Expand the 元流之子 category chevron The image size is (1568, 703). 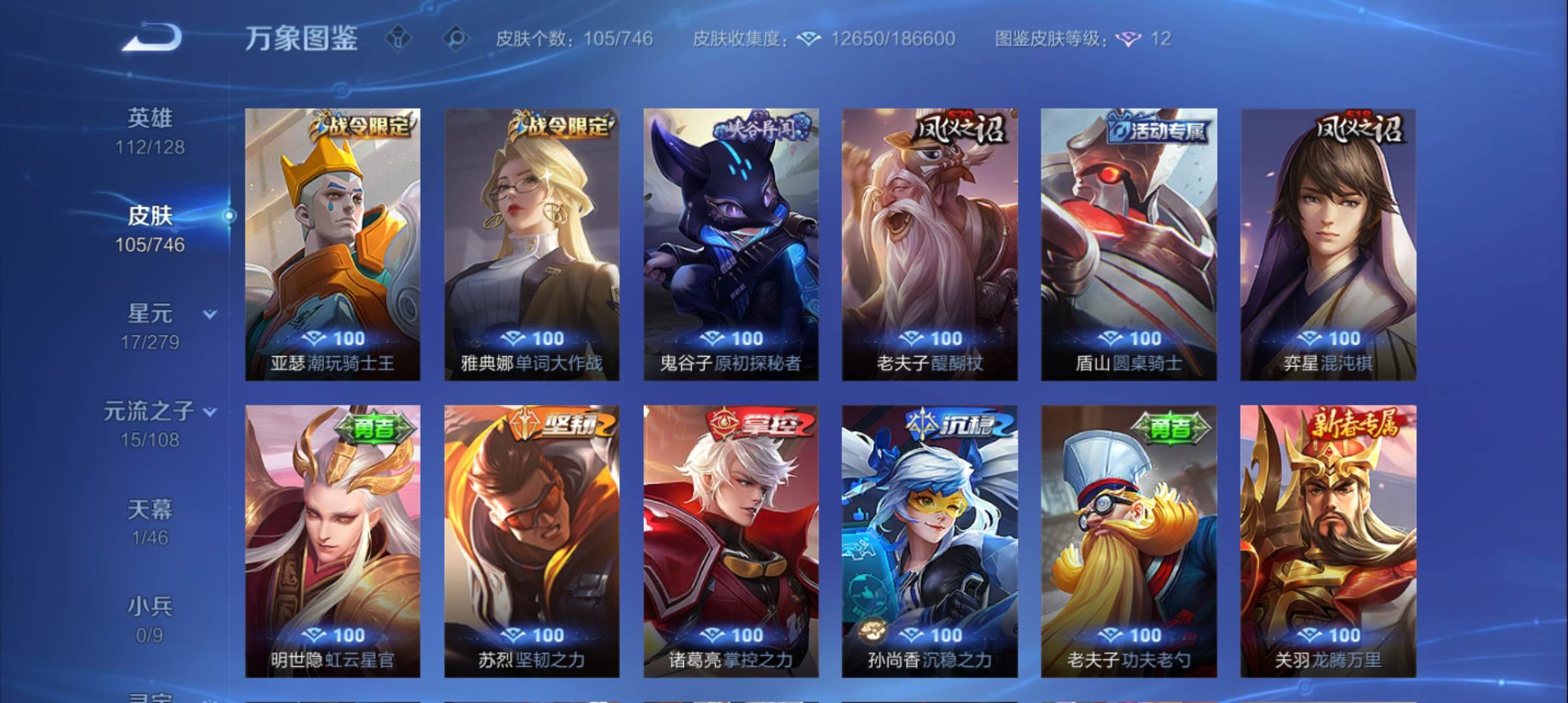tap(209, 411)
